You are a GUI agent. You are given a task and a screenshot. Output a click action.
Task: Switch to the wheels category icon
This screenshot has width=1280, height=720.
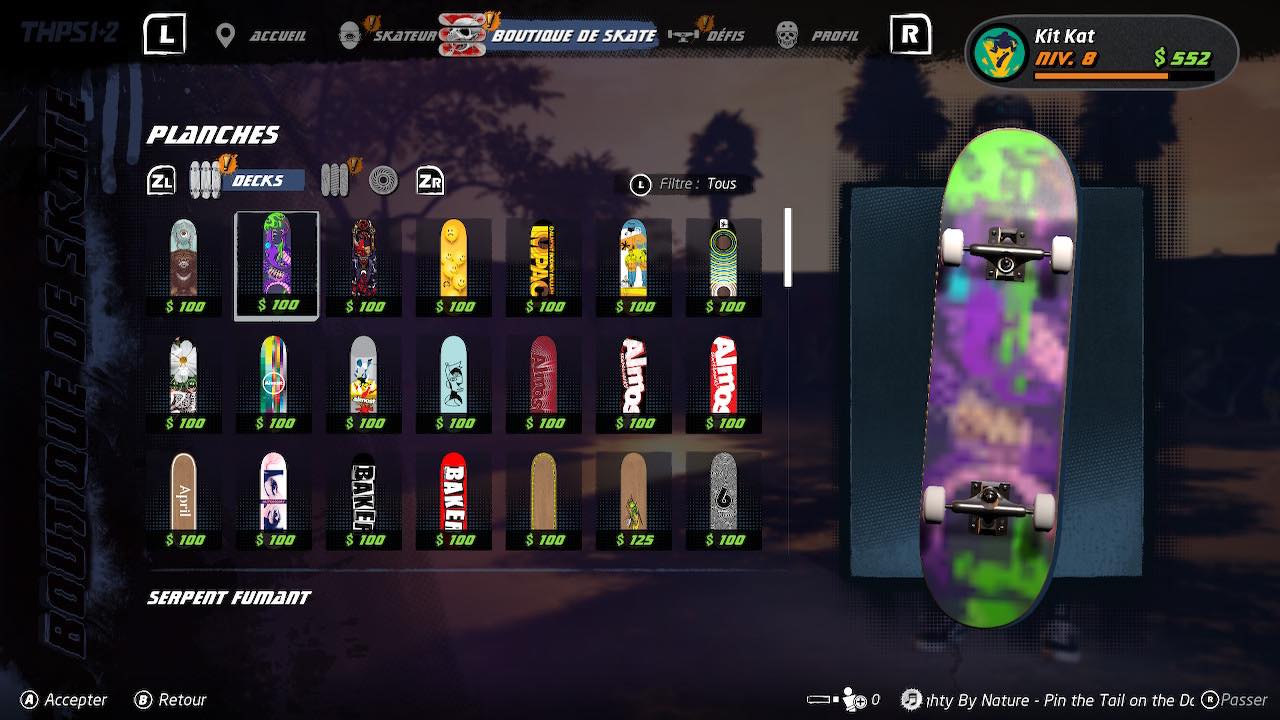[383, 181]
